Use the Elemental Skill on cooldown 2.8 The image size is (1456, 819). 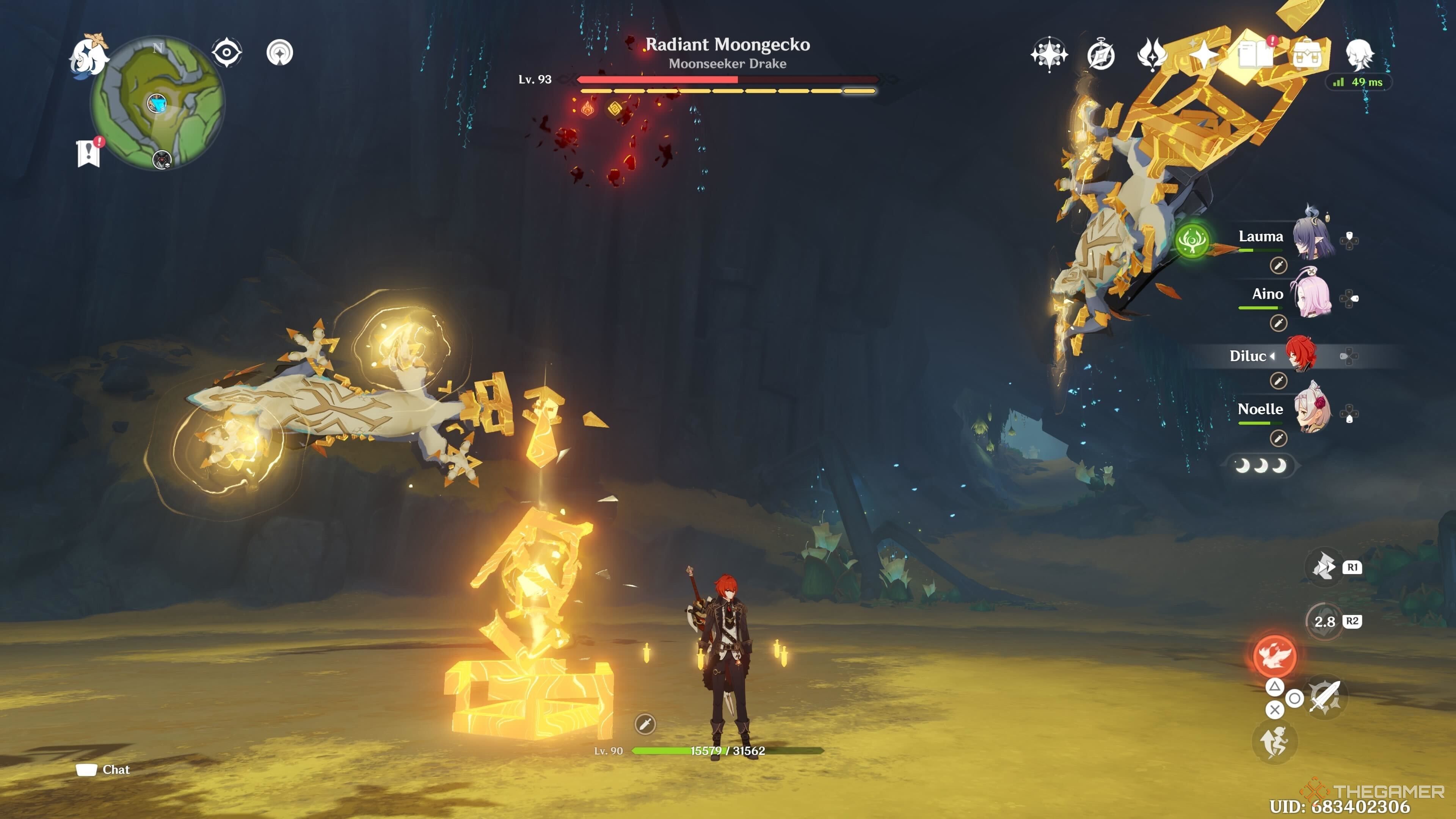[1324, 622]
